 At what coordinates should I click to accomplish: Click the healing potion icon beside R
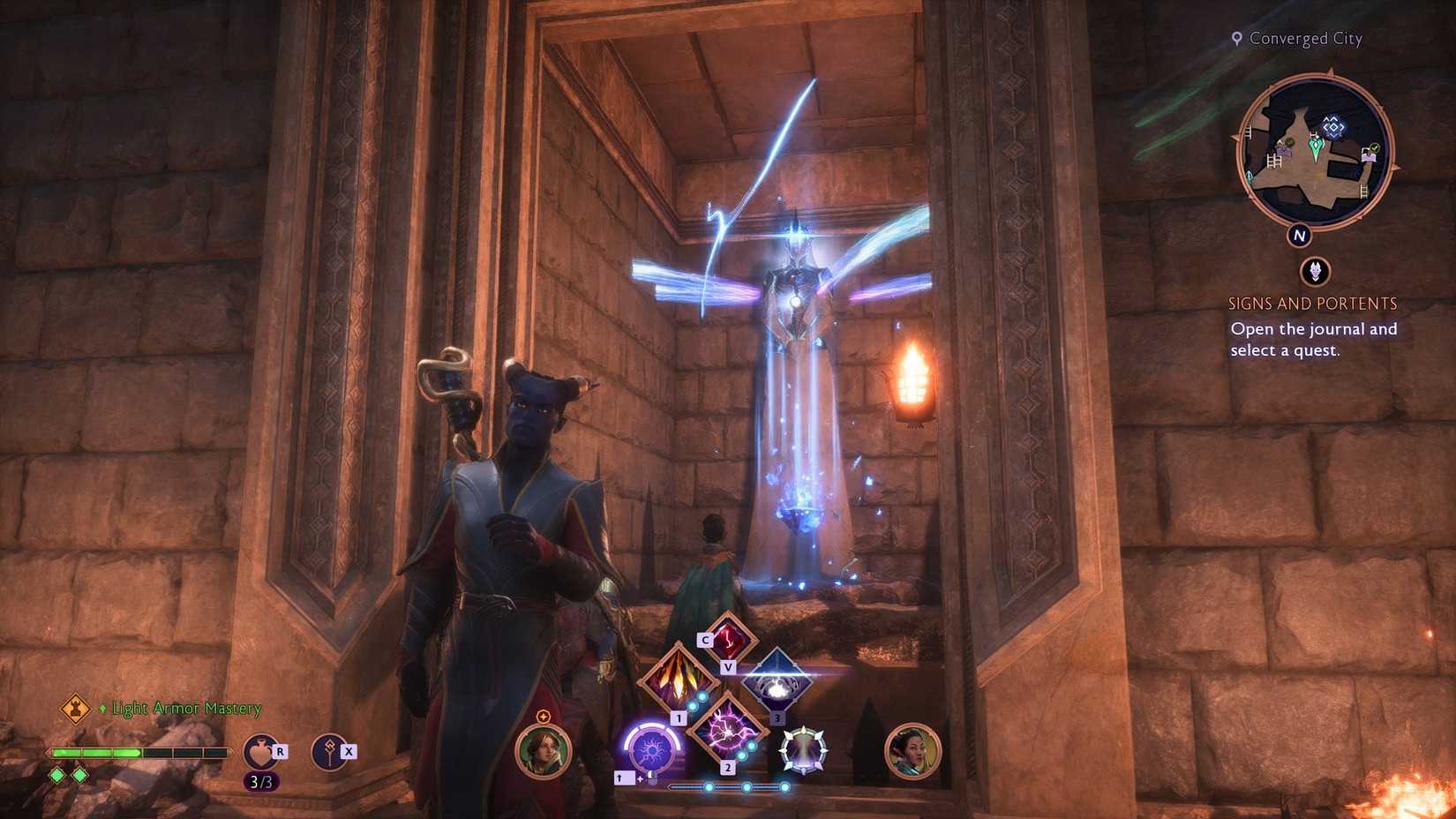(259, 751)
